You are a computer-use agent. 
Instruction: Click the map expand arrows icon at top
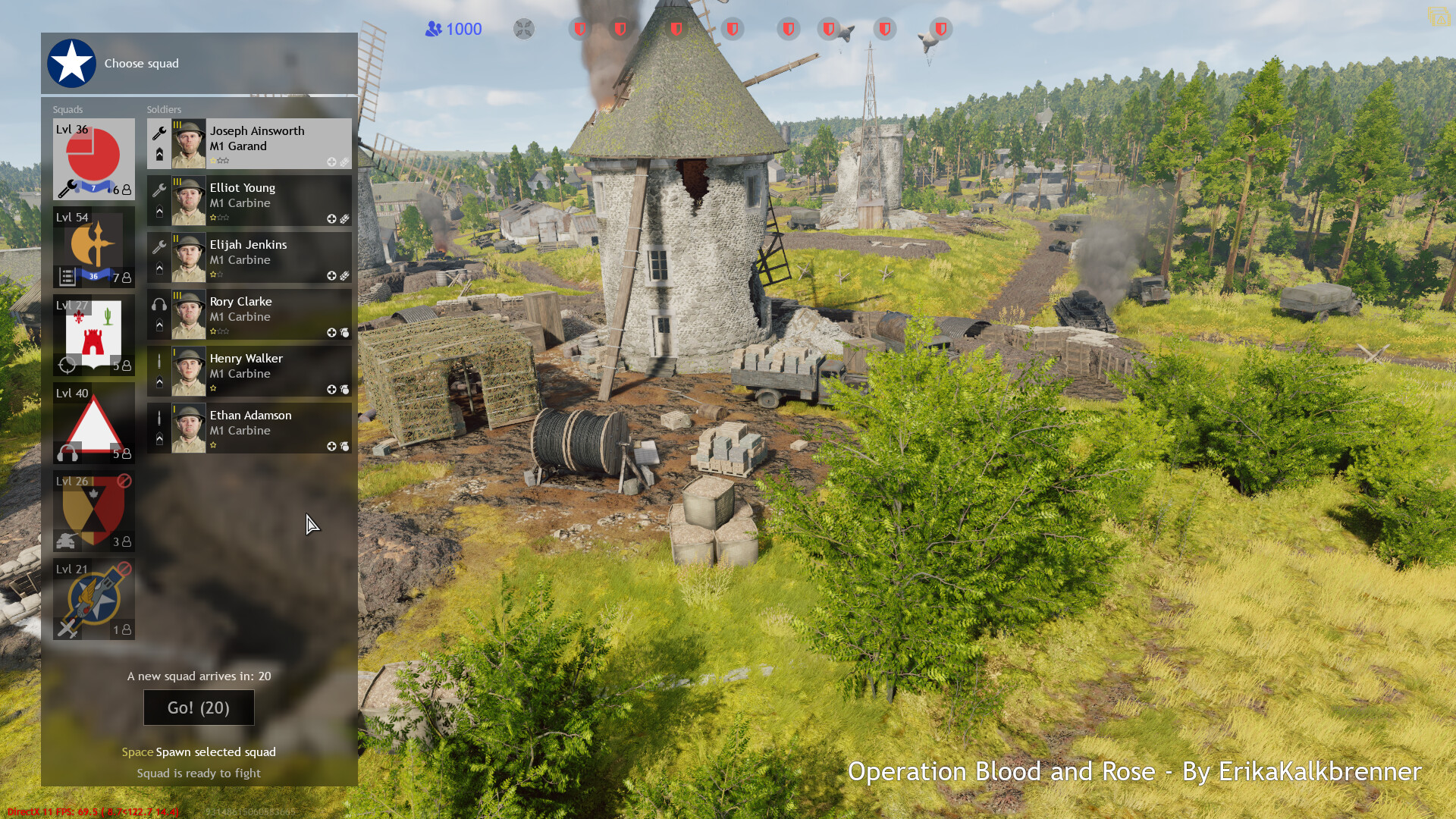click(x=523, y=29)
